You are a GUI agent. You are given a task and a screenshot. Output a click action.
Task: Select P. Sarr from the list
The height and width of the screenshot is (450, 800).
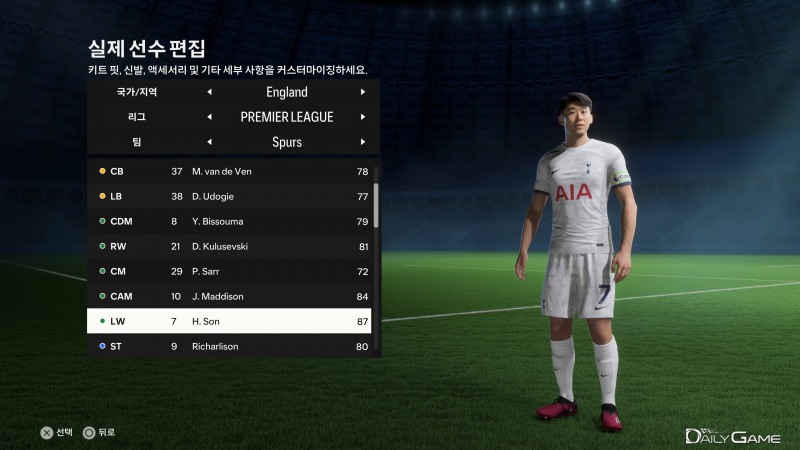point(230,271)
